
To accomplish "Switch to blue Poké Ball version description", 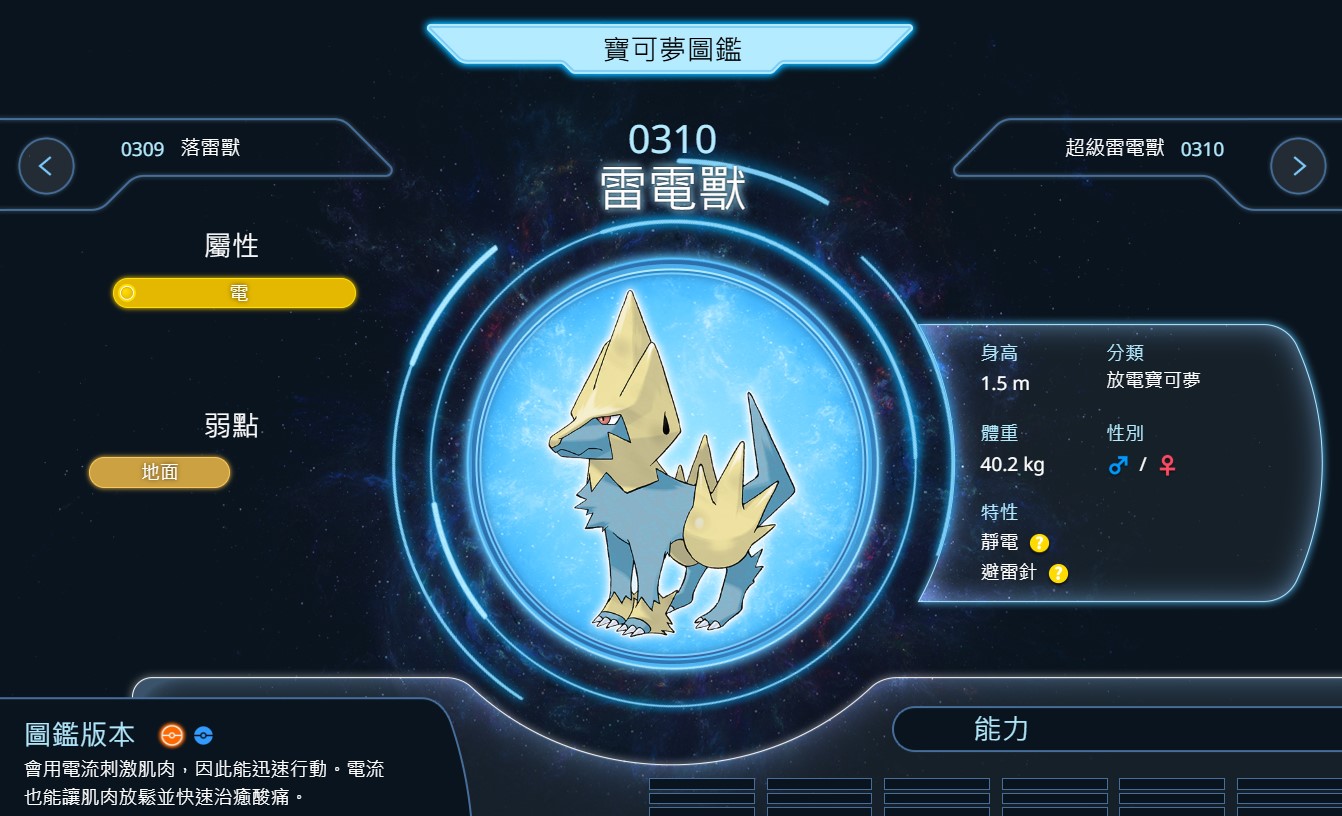I will [203, 736].
